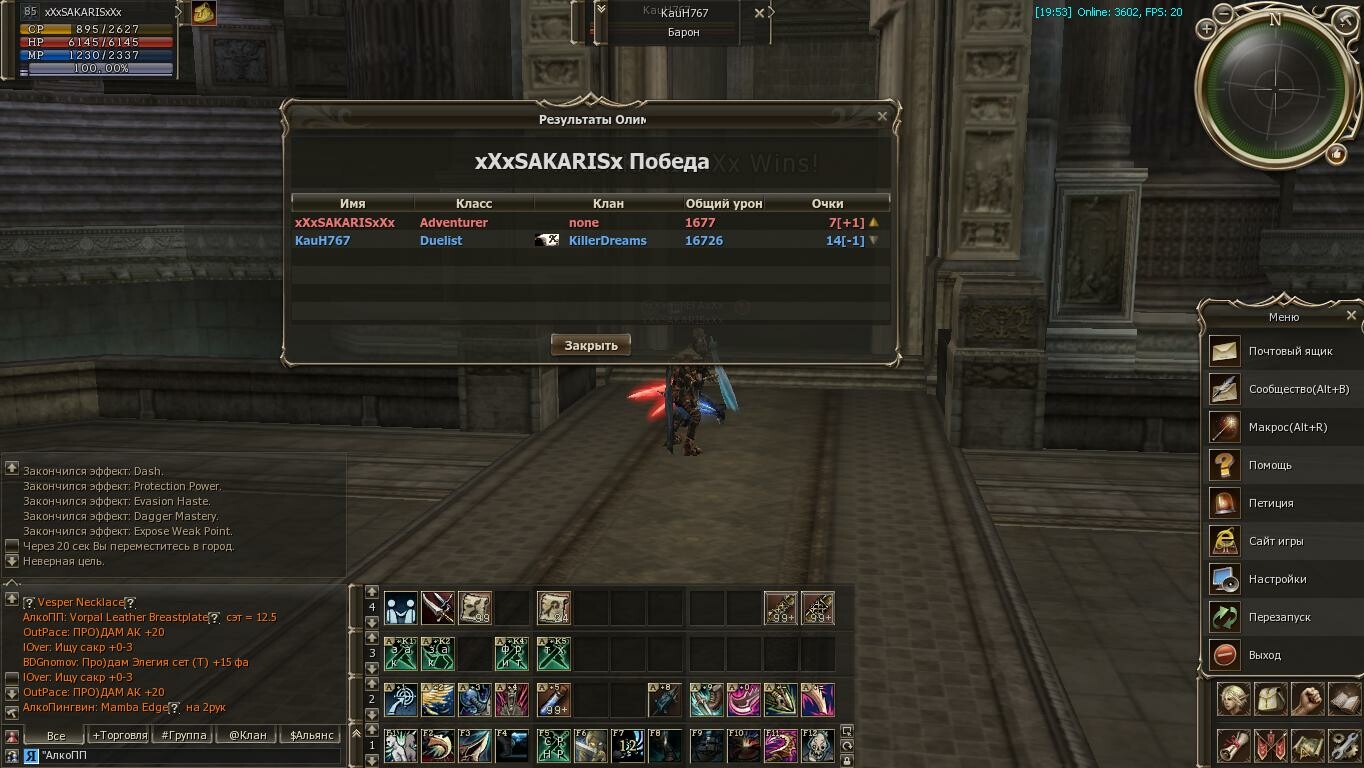Choose Перезапуск to restart the game
The width and height of the screenshot is (1364, 768).
[1279, 617]
